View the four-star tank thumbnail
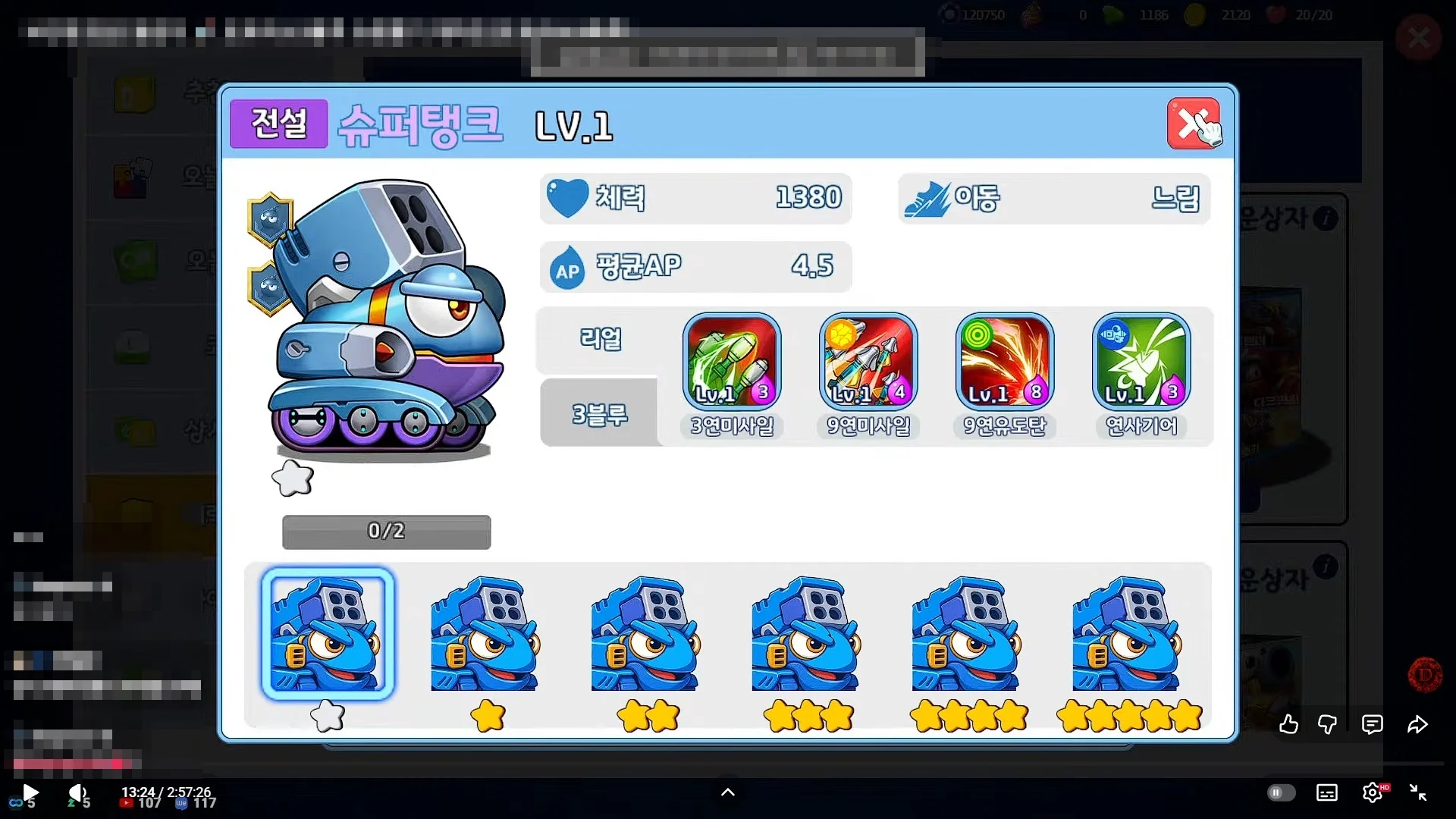The image size is (1456, 819). click(967, 634)
